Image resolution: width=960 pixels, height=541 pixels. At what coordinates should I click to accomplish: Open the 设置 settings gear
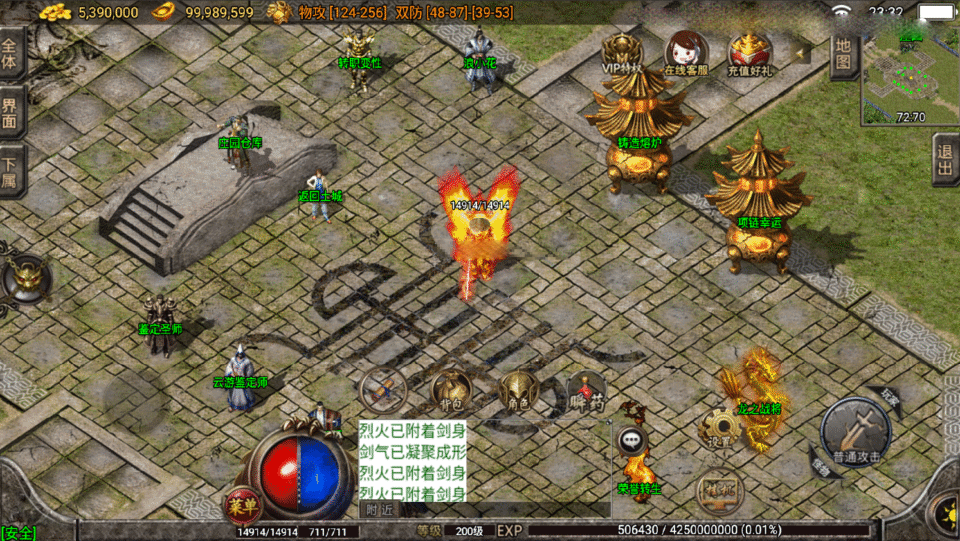pos(719,427)
